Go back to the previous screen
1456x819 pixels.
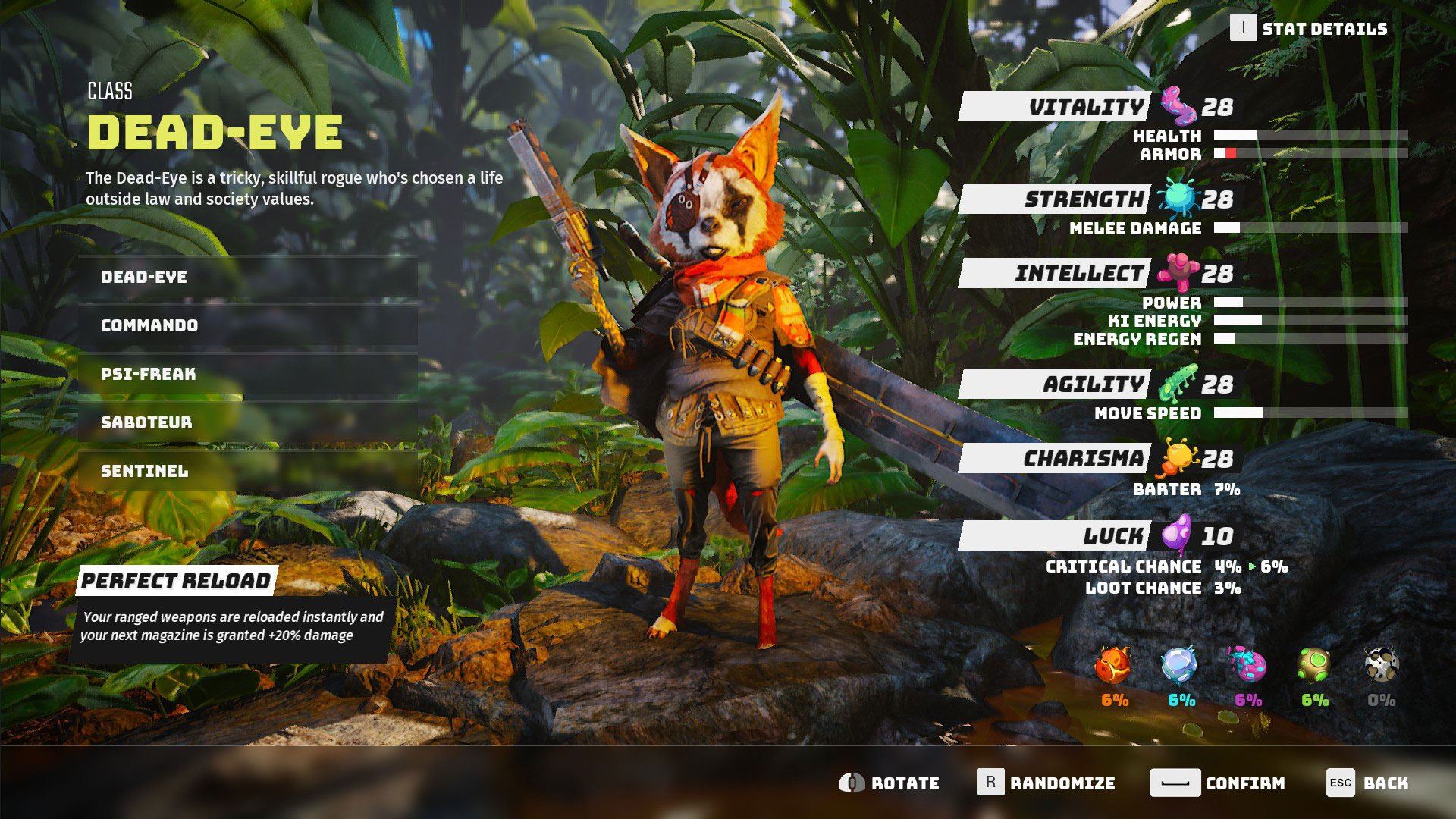pos(1367,783)
